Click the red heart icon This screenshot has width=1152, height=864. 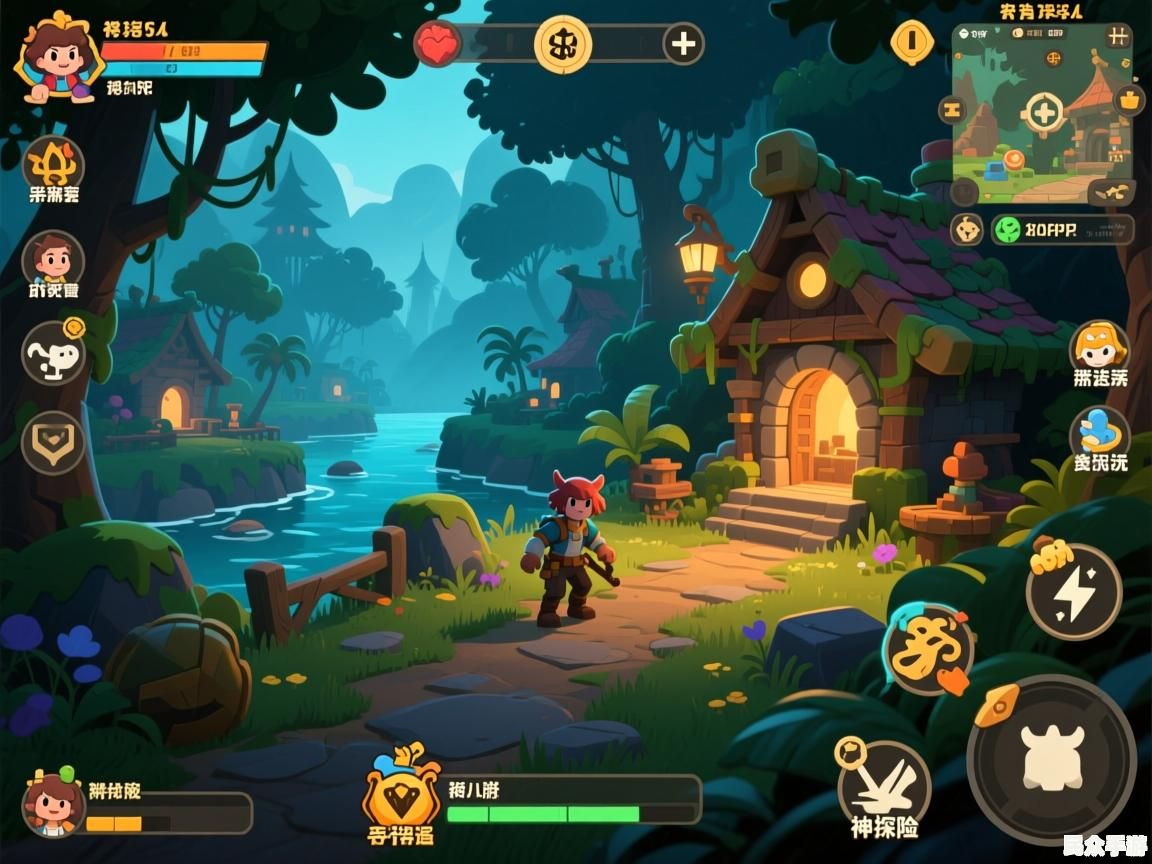tap(438, 44)
